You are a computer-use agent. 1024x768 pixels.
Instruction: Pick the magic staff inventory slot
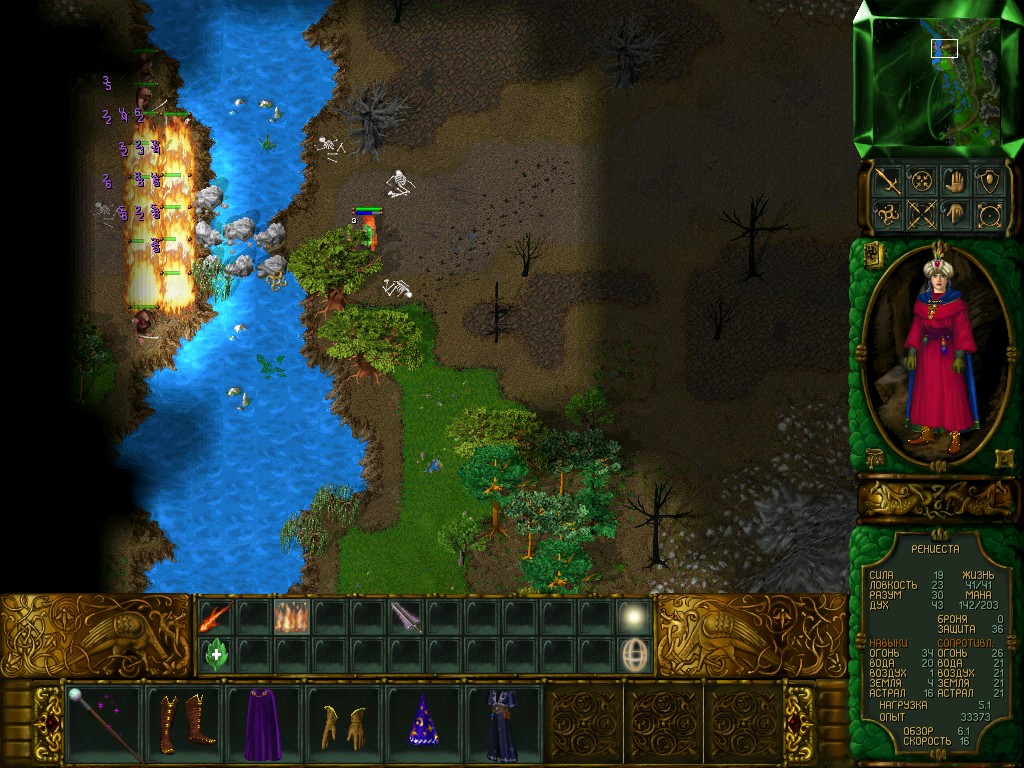(104, 723)
